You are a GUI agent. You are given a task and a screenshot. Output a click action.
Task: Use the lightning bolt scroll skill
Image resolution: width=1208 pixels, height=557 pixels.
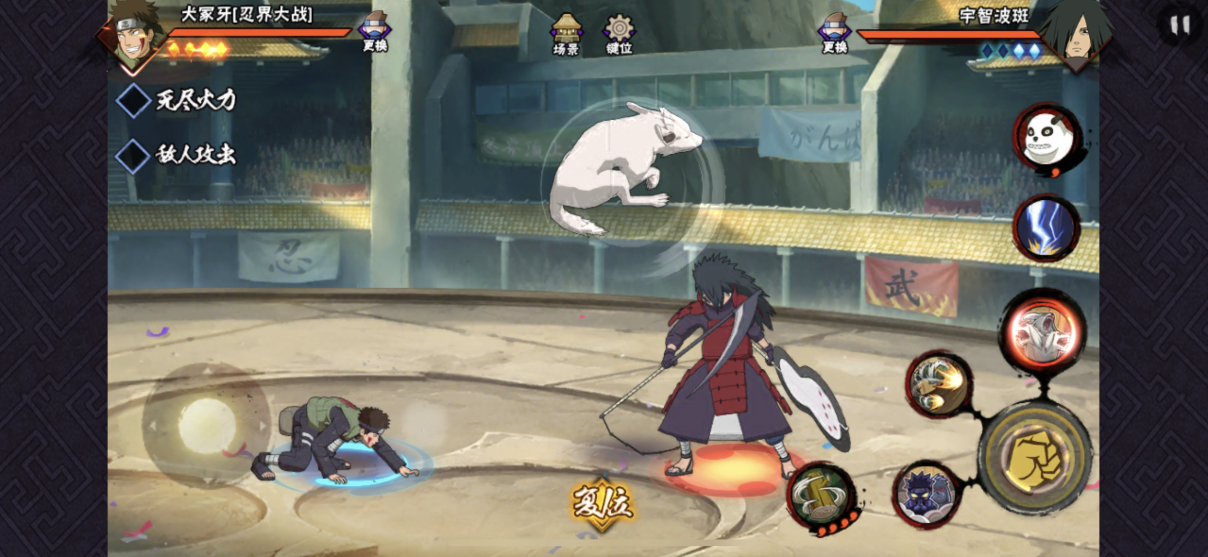(x=1046, y=228)
